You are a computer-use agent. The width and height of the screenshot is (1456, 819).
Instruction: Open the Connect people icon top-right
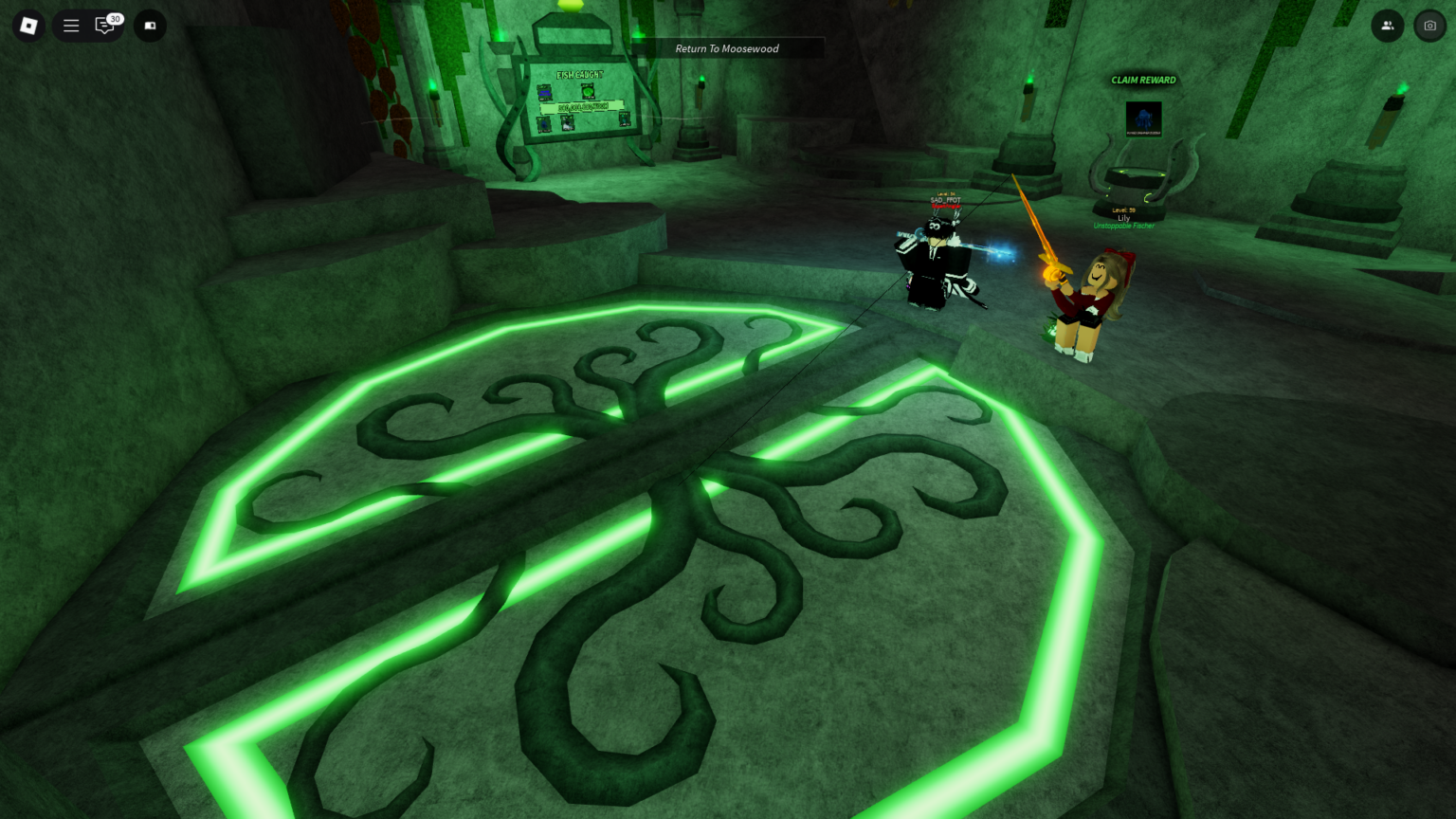(1388, 26)
